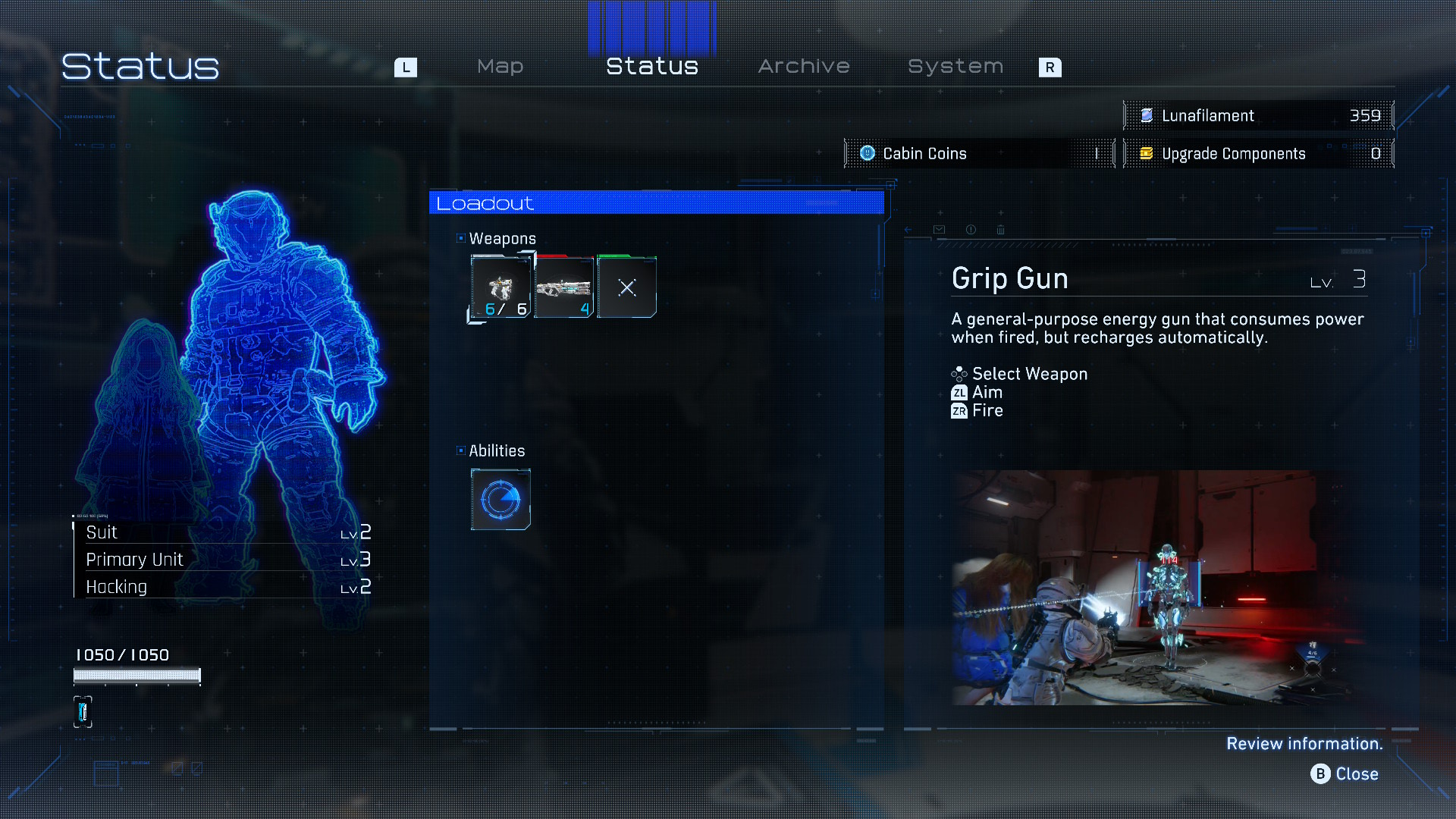Switch to the Map tab
The width and height of the screenshot is (1456, 819).
(500, 67)
